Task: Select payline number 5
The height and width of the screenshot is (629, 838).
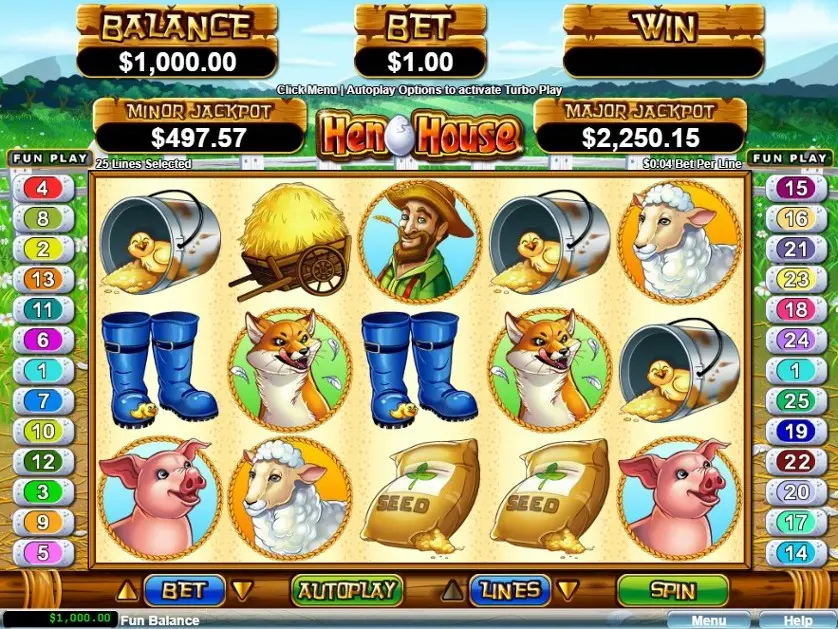Action: 42,551
